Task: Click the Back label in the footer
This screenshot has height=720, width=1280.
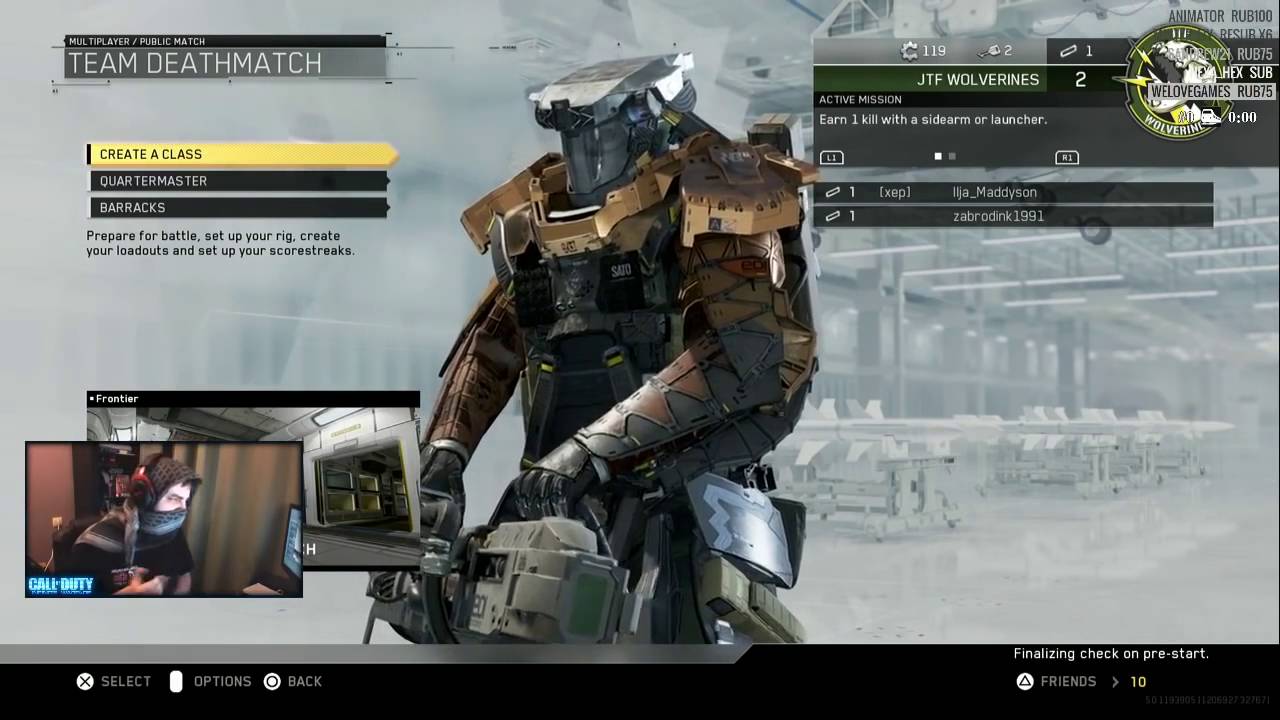Action: point(304,682)
